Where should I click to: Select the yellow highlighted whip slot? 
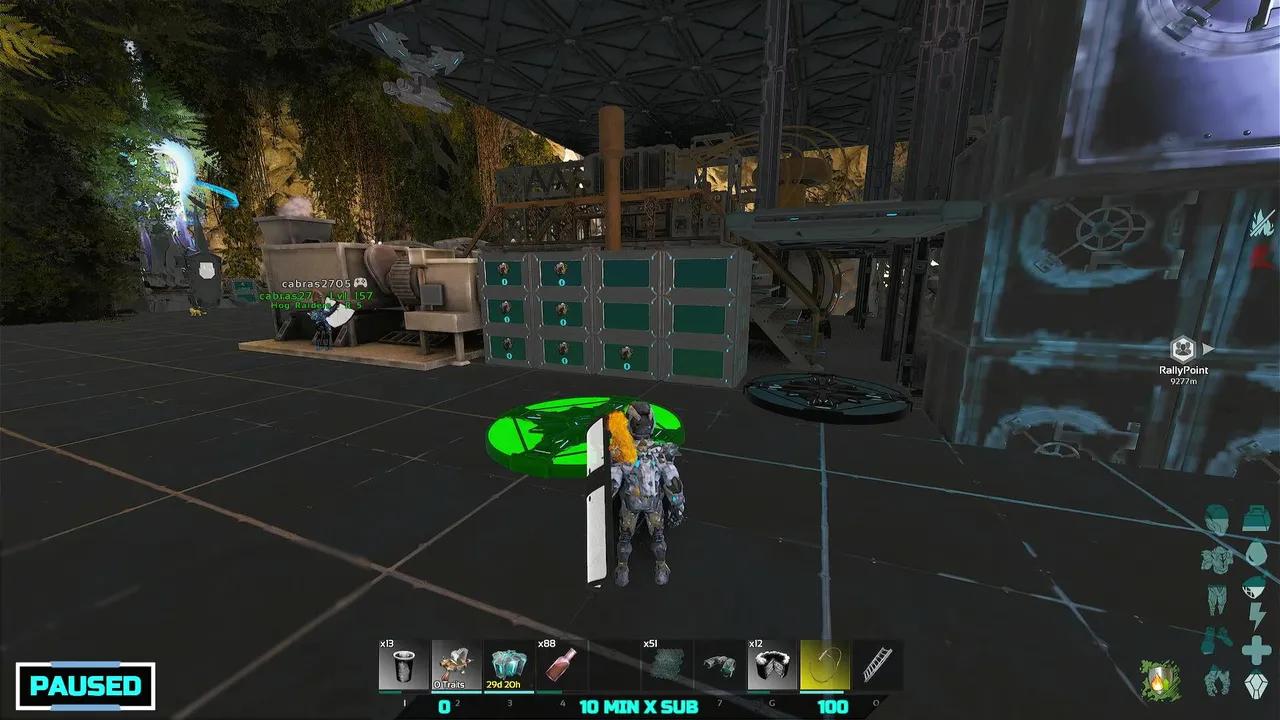pyautogui.click(x=825, y=665)
